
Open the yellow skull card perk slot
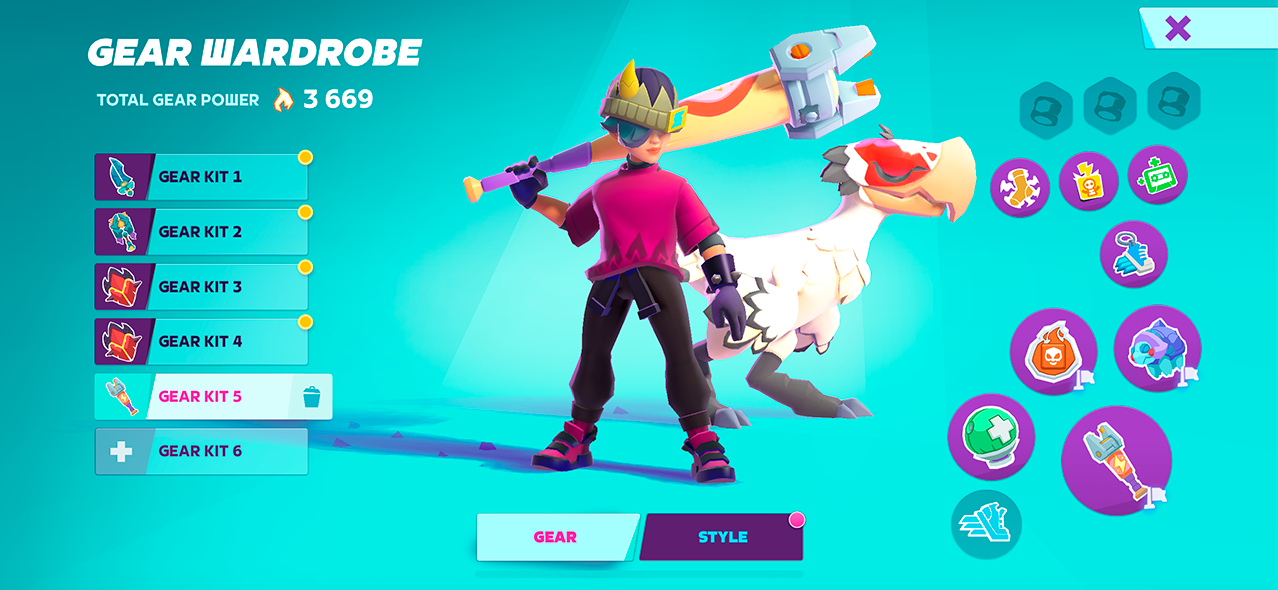pos(1088,181)
